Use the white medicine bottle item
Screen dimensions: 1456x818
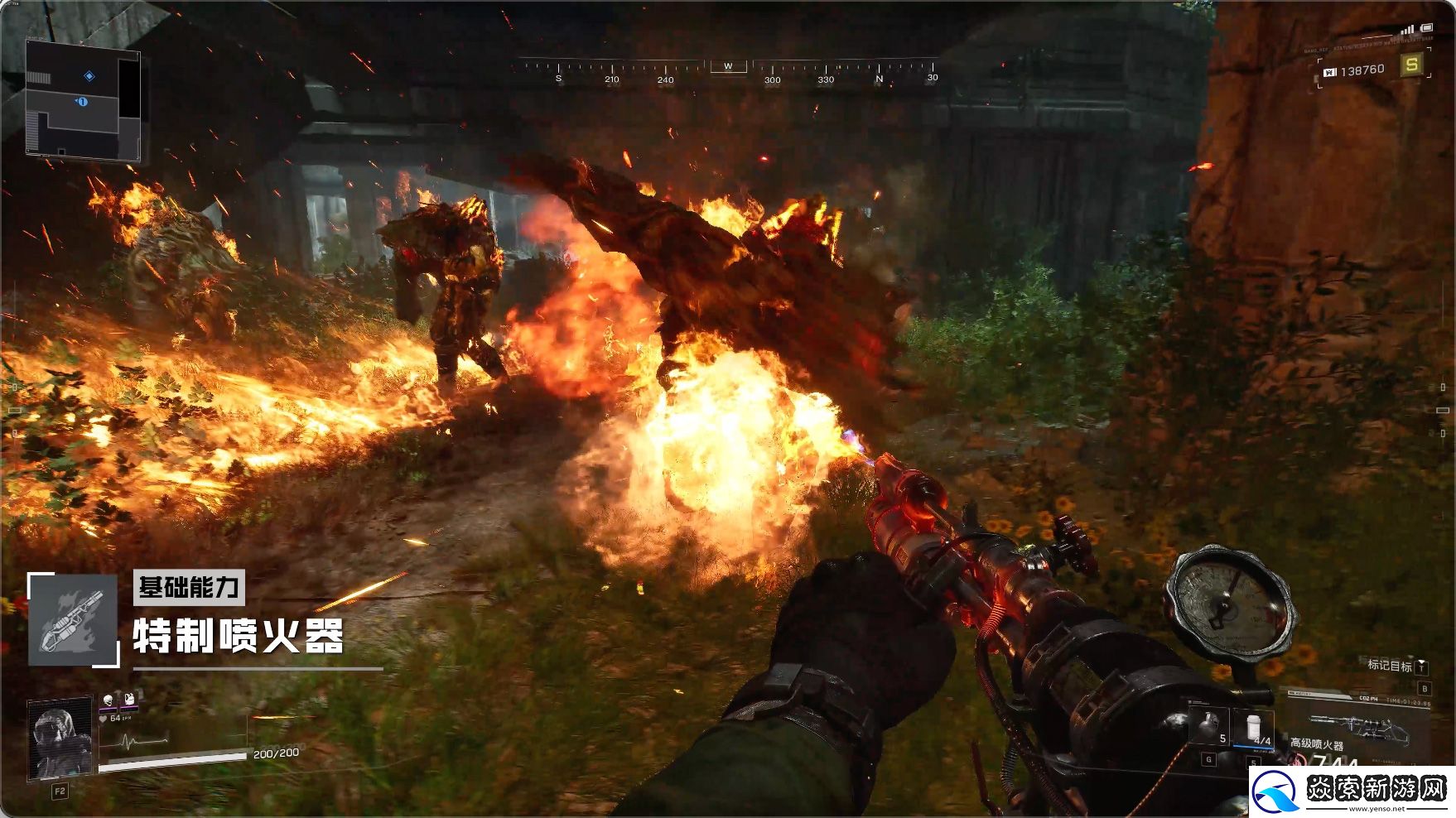[x=1254, y=727]
